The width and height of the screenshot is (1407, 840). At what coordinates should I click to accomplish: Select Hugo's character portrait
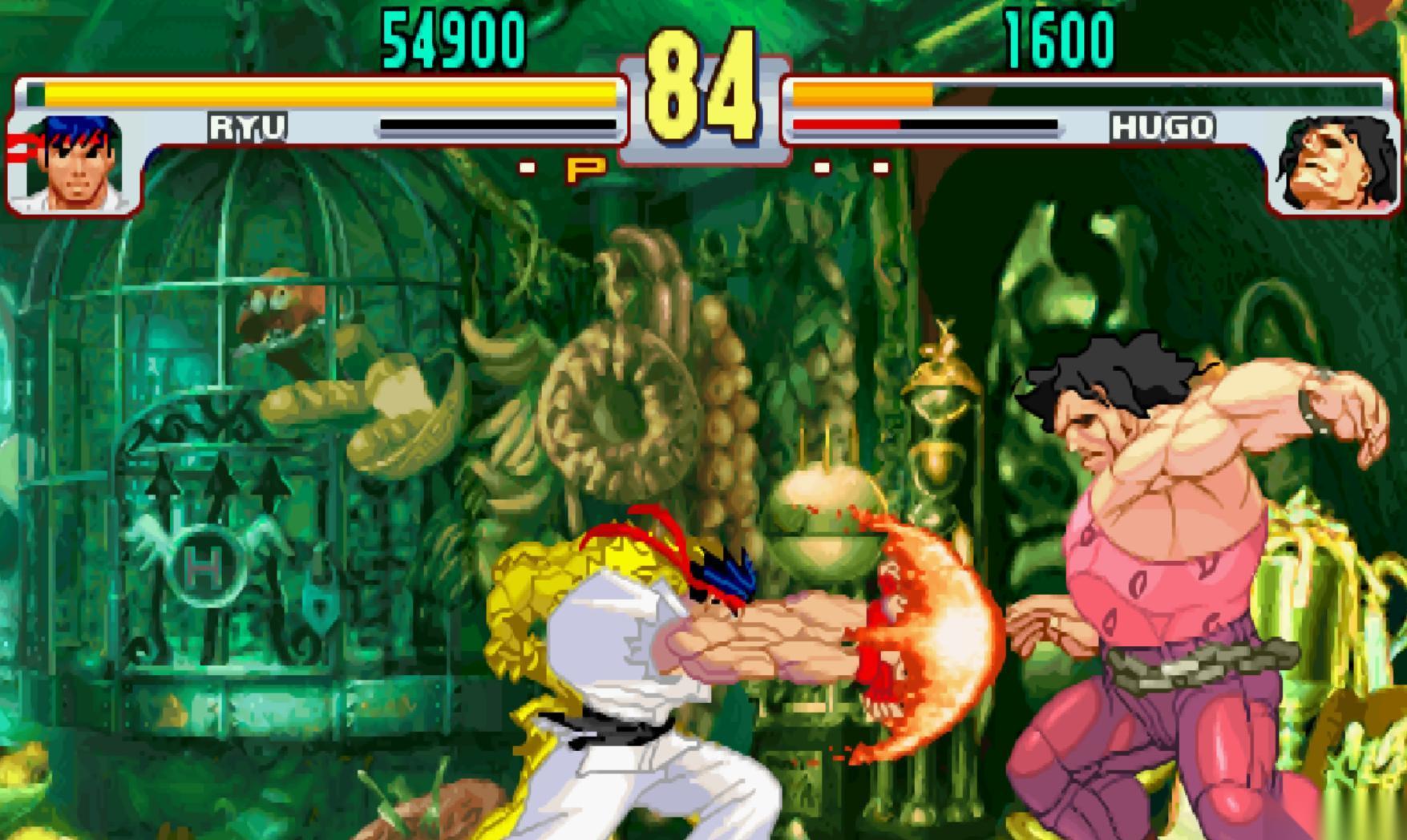pyautogui.click(x=1333, y=164)
